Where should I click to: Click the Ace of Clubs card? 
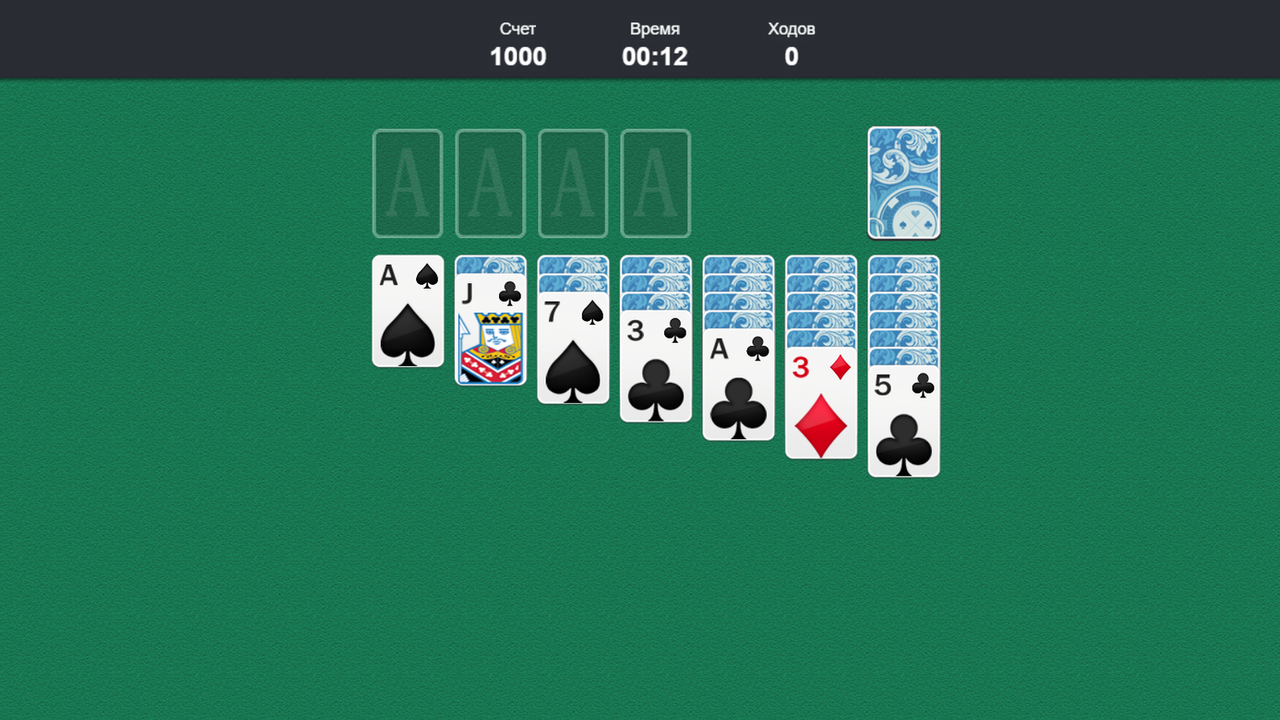pyautogui.click(x=738, y=390)
